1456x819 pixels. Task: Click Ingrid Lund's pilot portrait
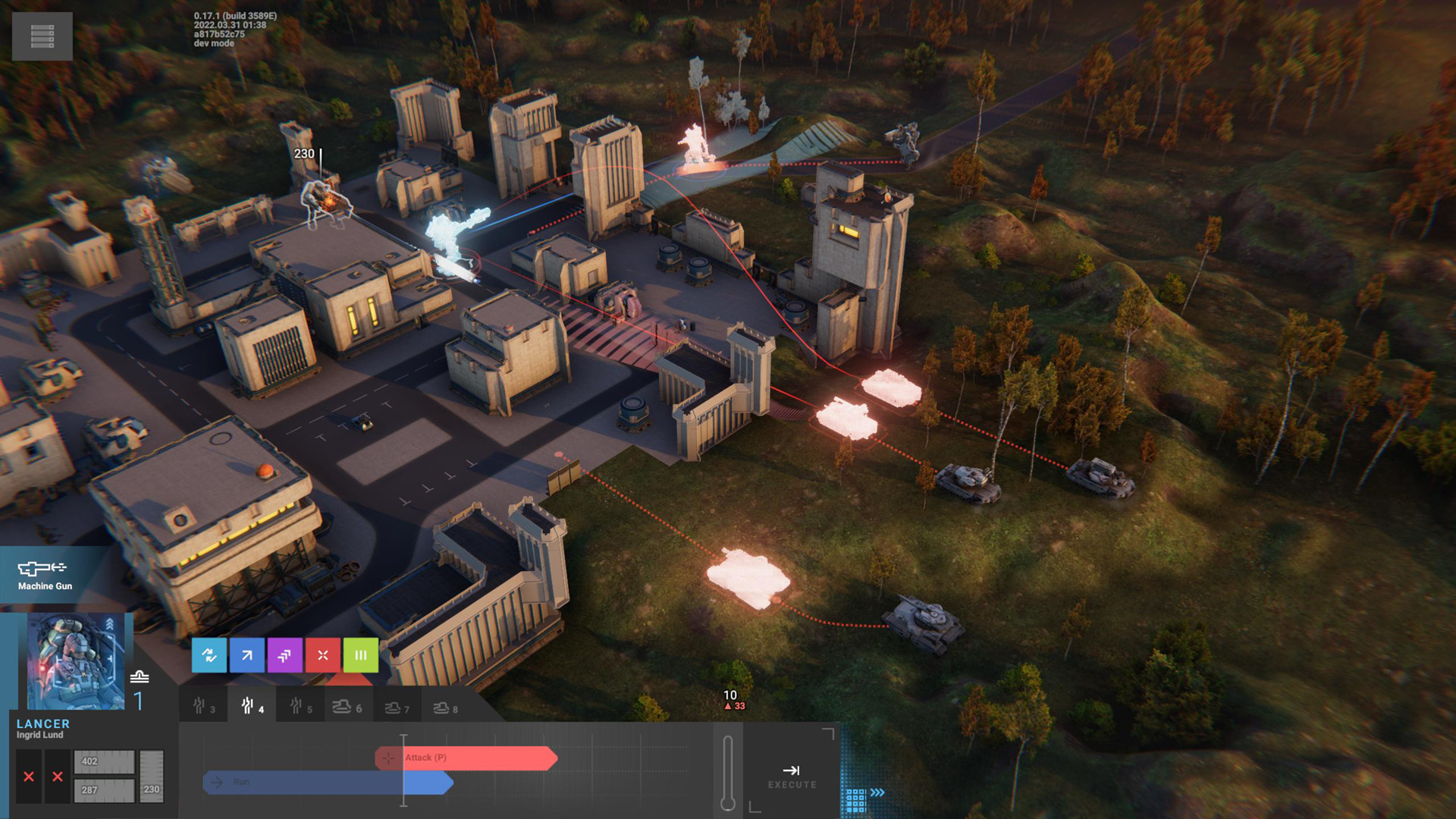[x=76, y=661]
